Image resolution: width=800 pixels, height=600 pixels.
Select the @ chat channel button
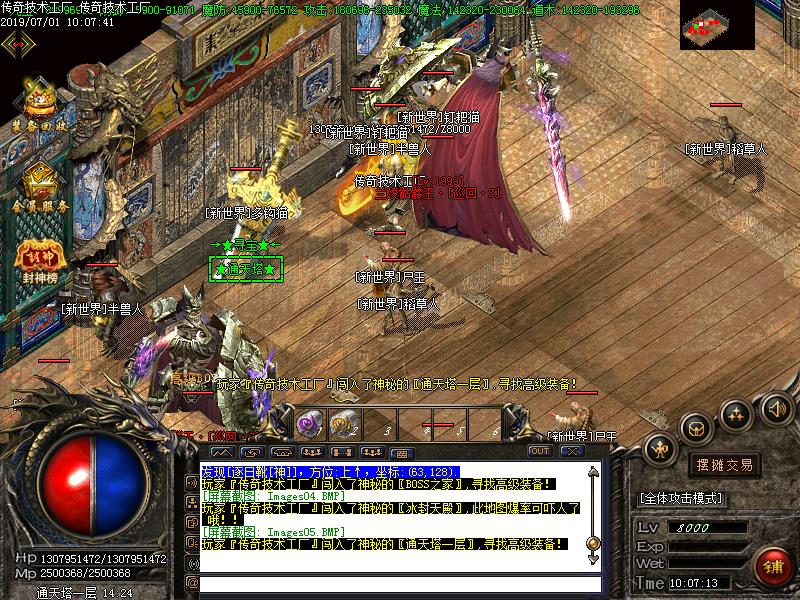pyautogui.click(x=192, y=582)
